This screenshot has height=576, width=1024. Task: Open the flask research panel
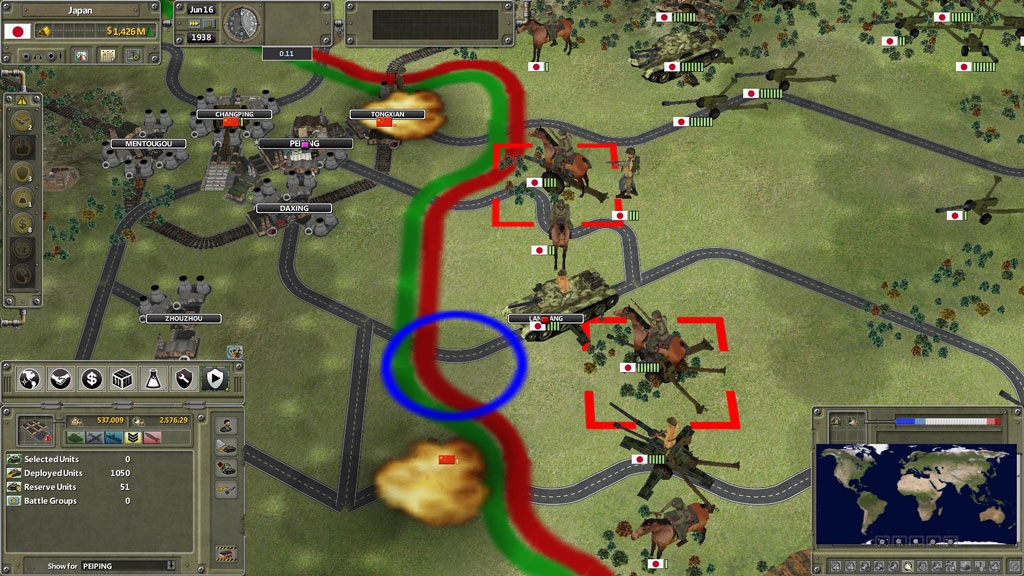[x=154, y=379]
